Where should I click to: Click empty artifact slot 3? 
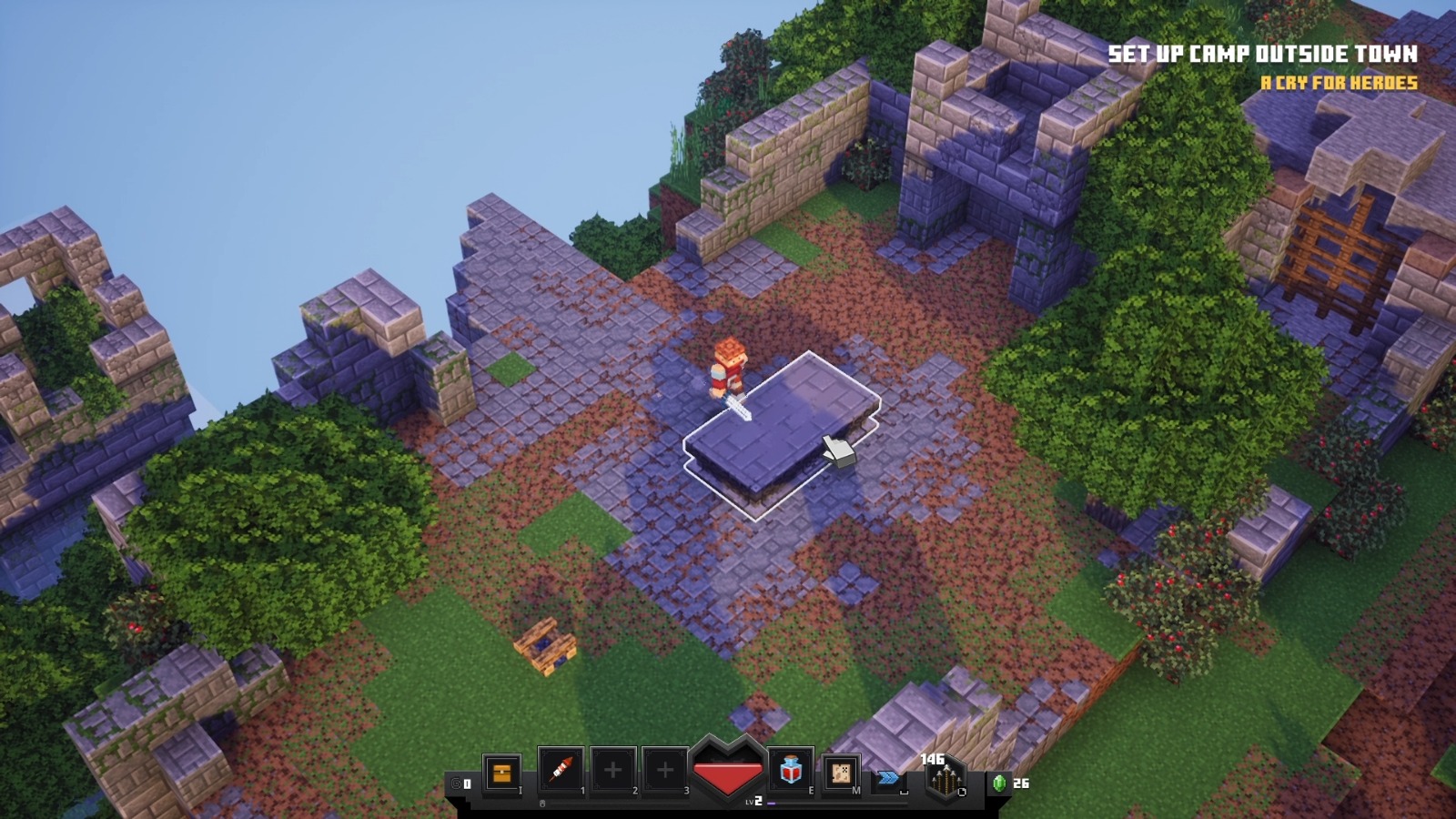point(665,772)
